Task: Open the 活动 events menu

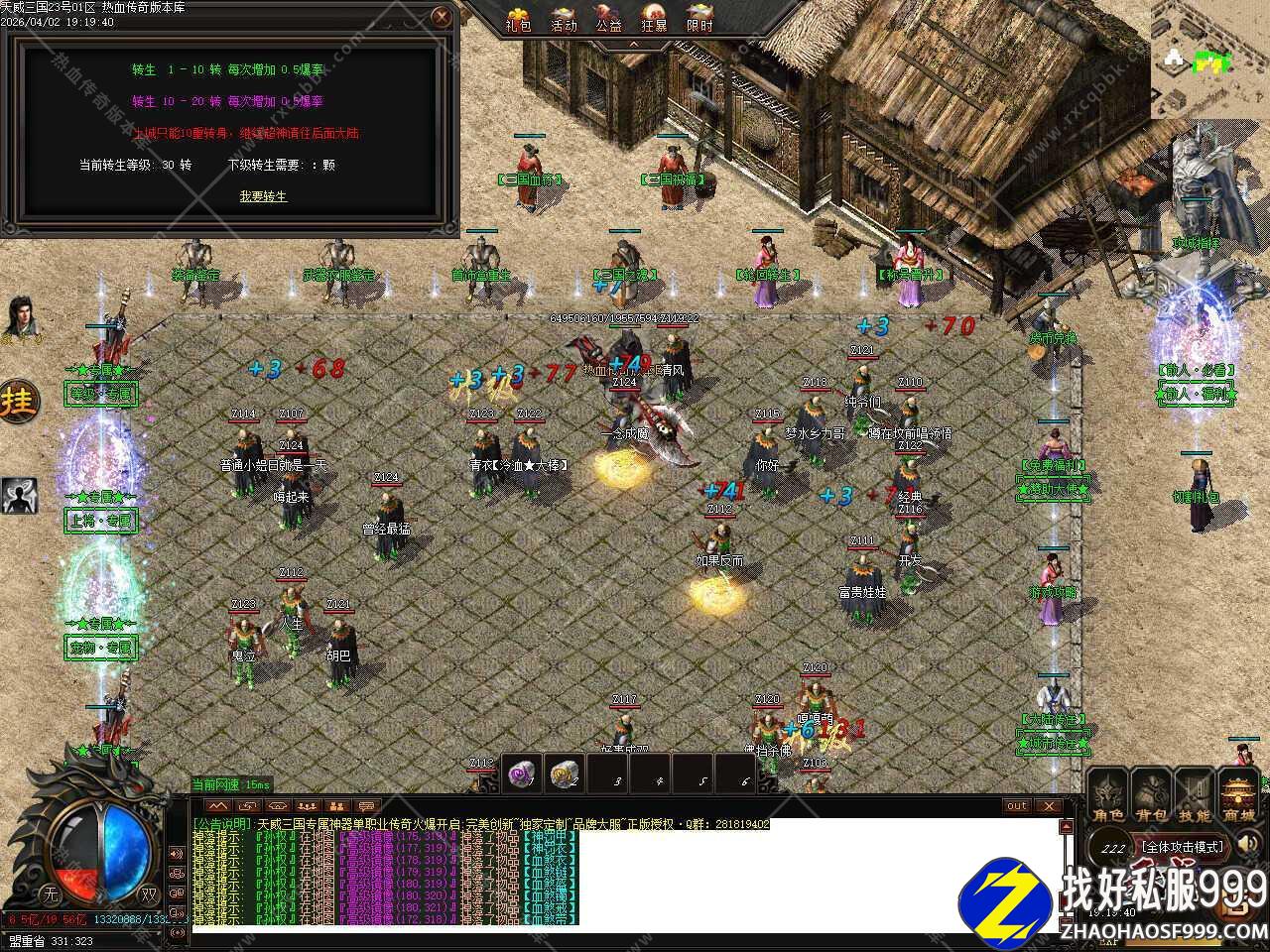Action: point(564,19)
